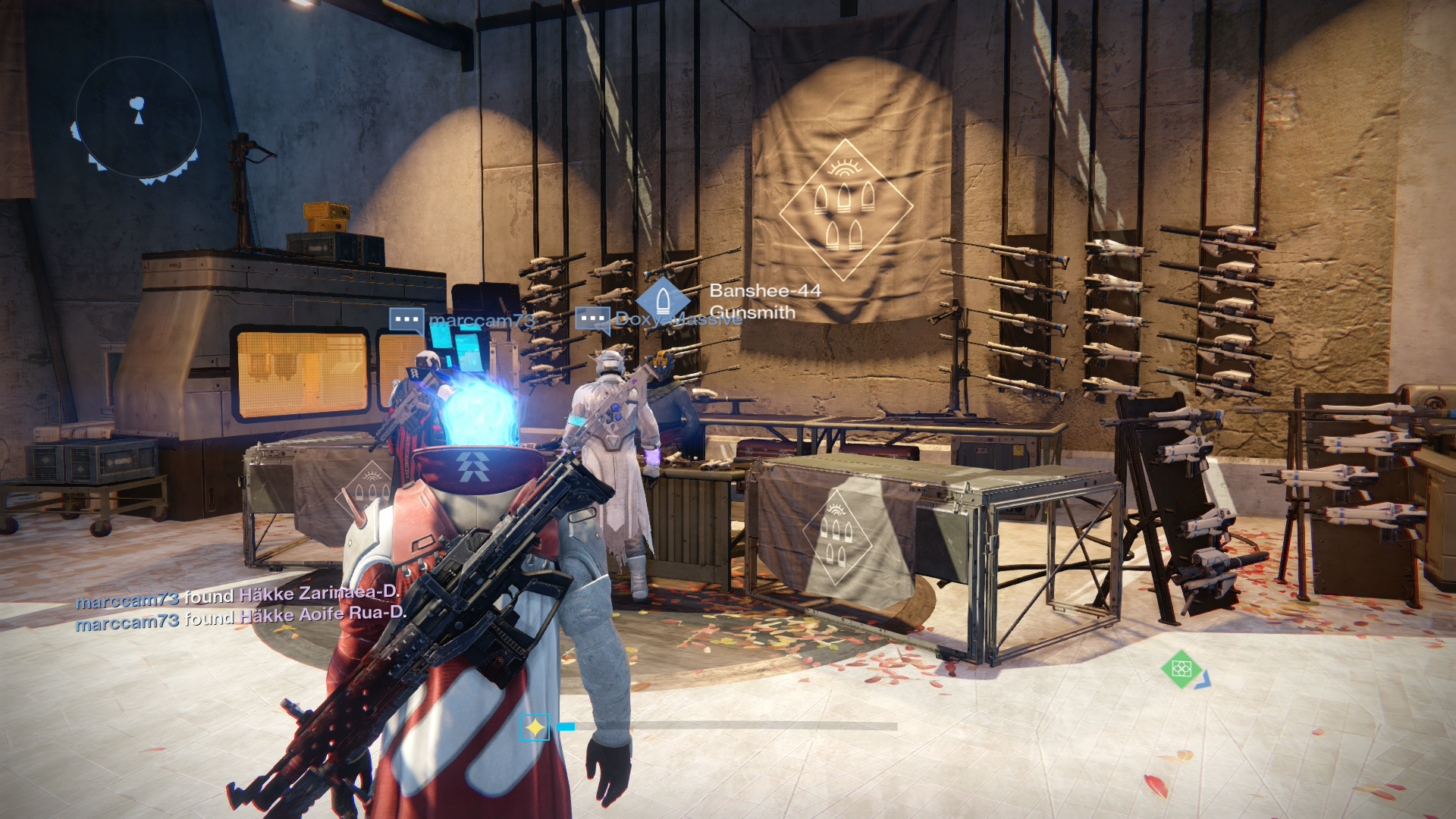Open the Häkke Zarinaea-D loot feed entry
This screenshot has height=819, width=1456.
click(237, 597)
